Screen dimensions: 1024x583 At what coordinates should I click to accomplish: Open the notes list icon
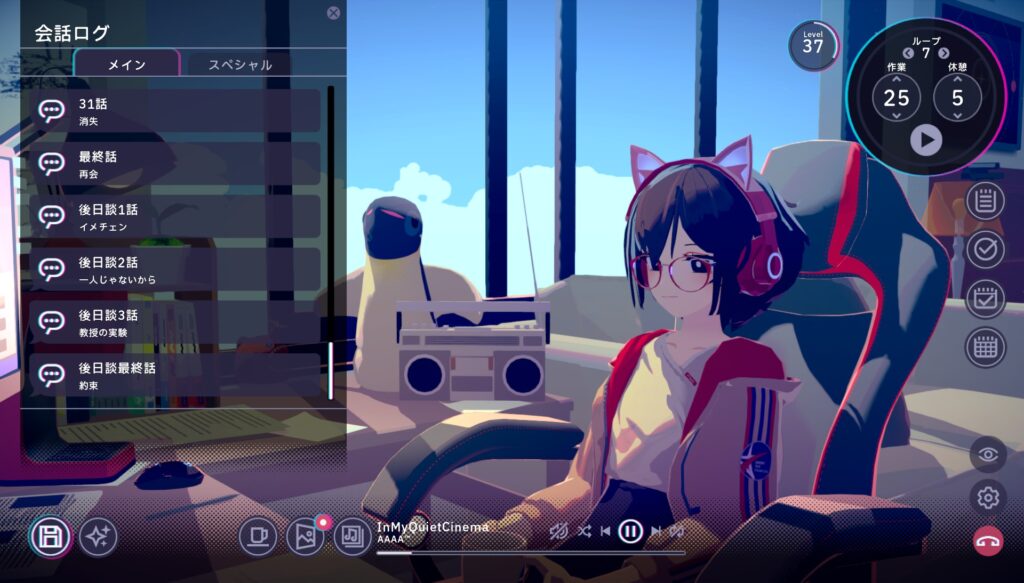985,201
